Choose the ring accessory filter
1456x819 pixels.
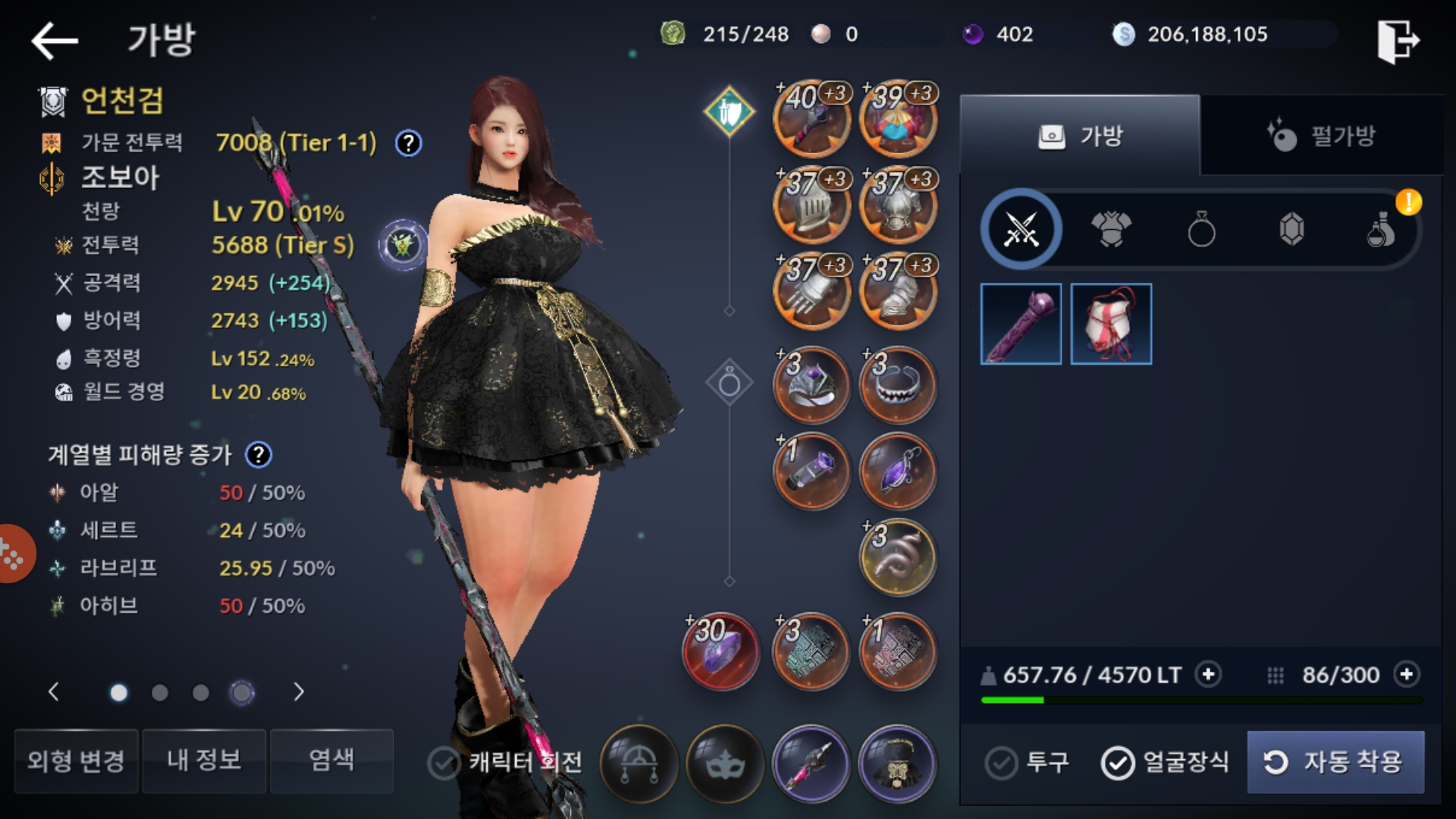(x=1201, y=229)
